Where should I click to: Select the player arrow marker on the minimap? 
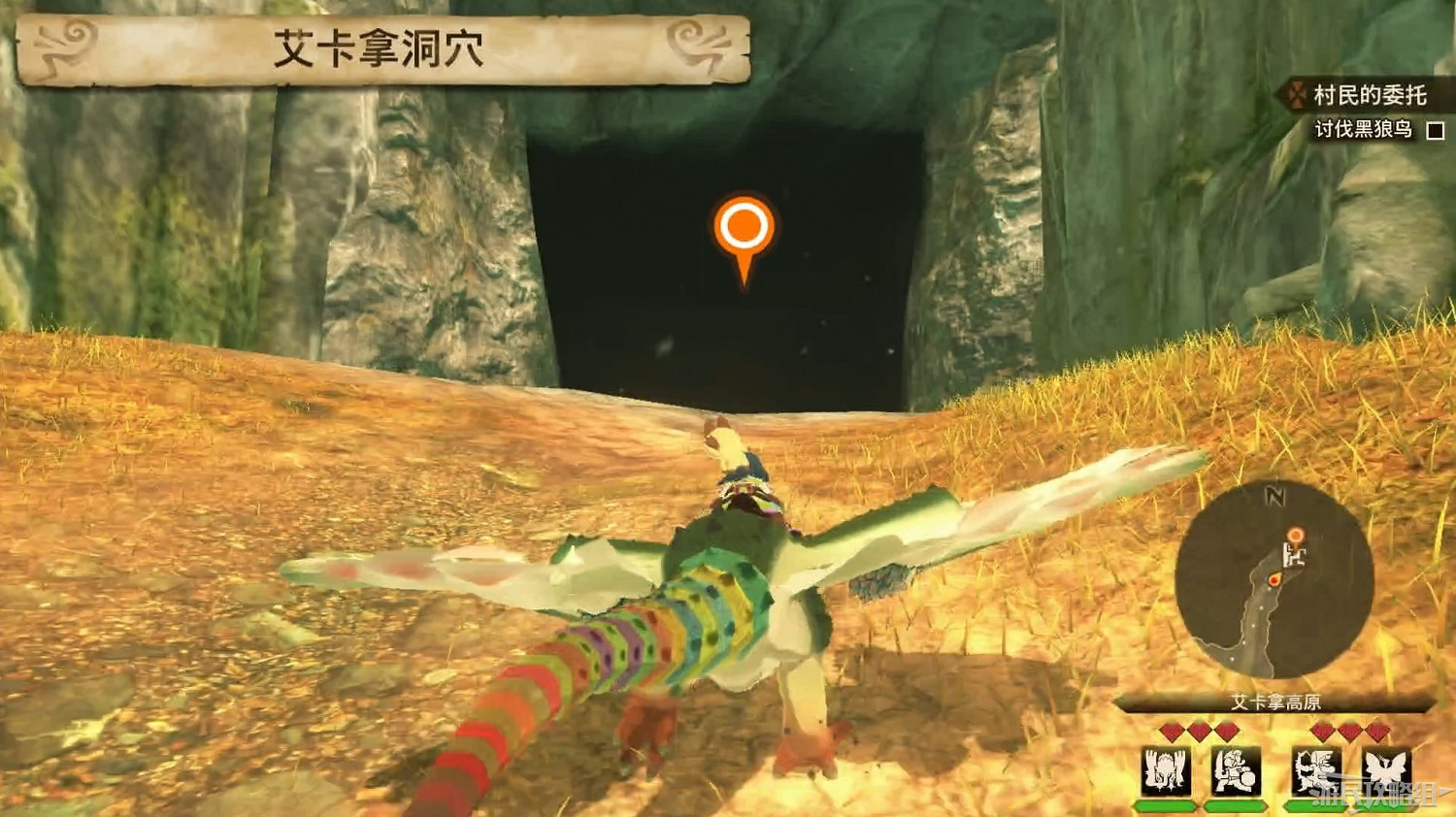1275,579
